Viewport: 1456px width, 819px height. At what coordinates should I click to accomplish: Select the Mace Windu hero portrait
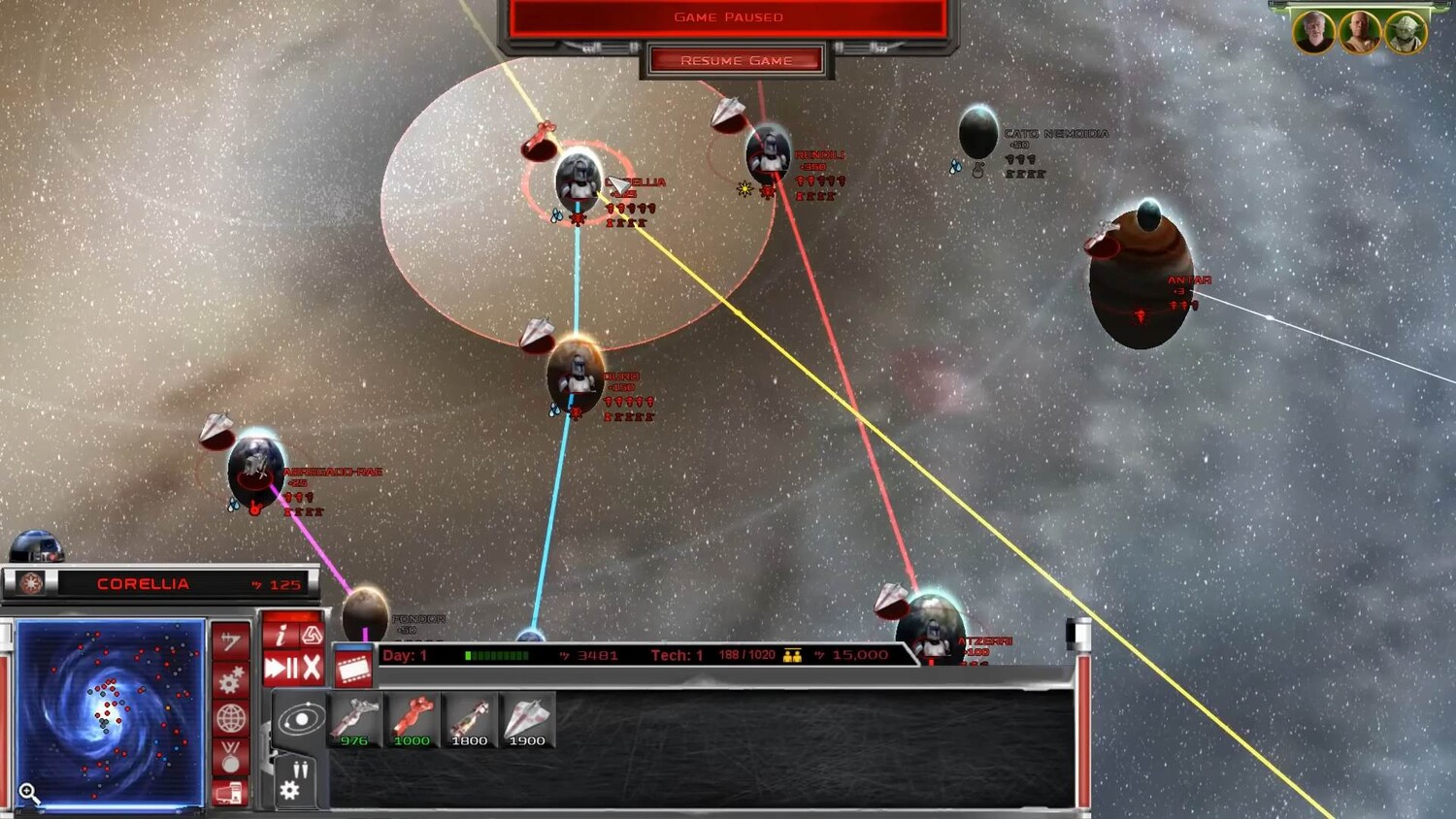(x=1359, y=32)
